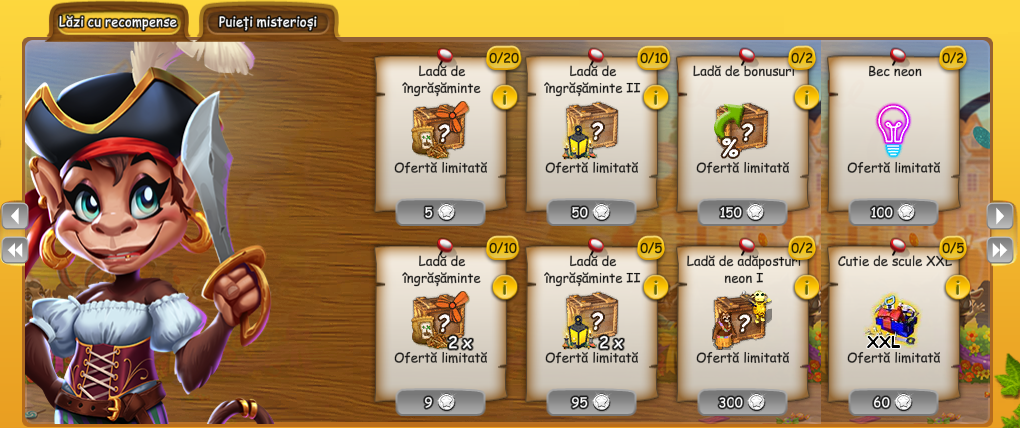Screen dimensions: 1020x428
Task: Jump to the last page of offers
Action: point(1000,249)
